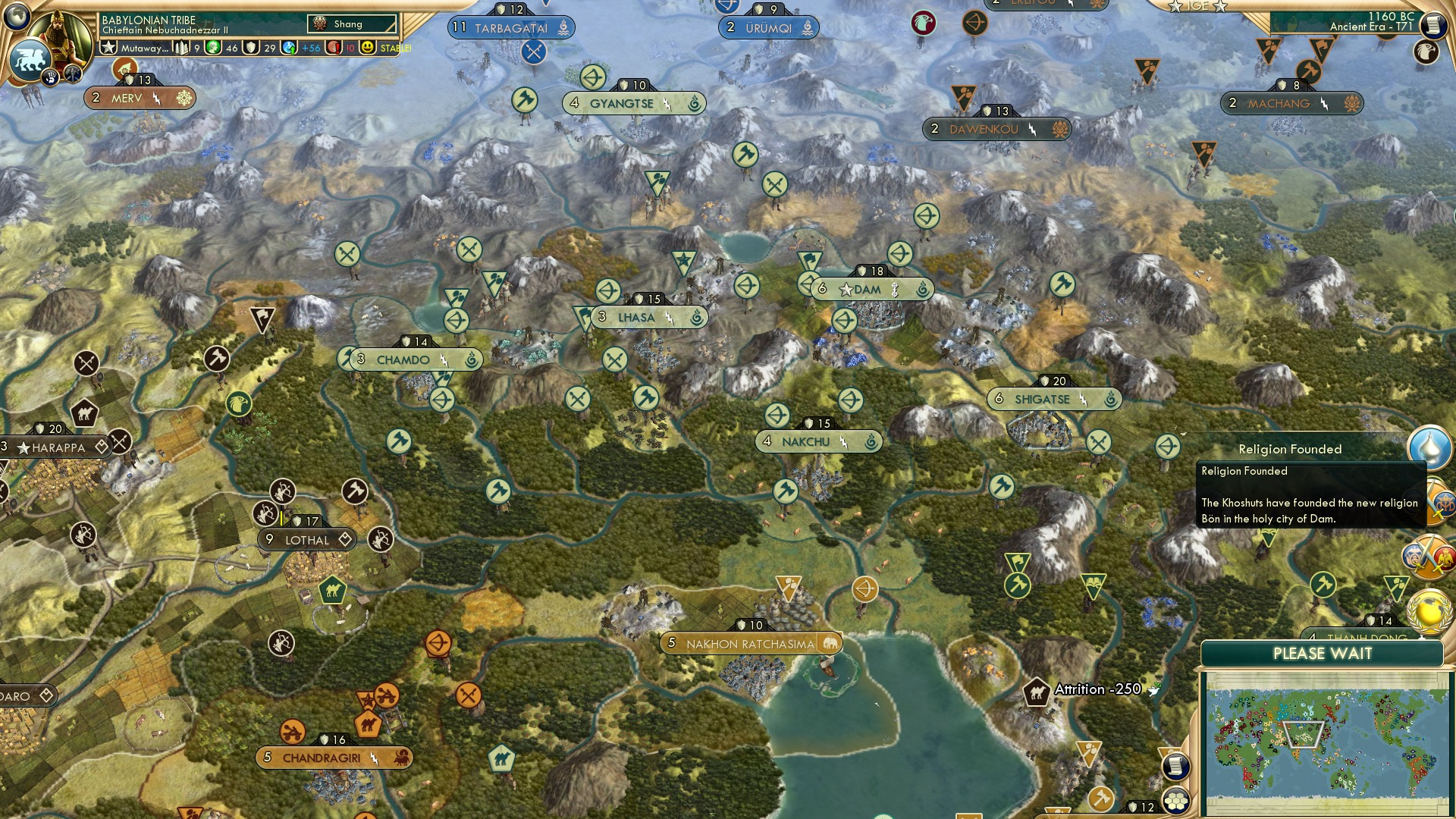Click the Please Wait turn button

[x=1322, y=654]
